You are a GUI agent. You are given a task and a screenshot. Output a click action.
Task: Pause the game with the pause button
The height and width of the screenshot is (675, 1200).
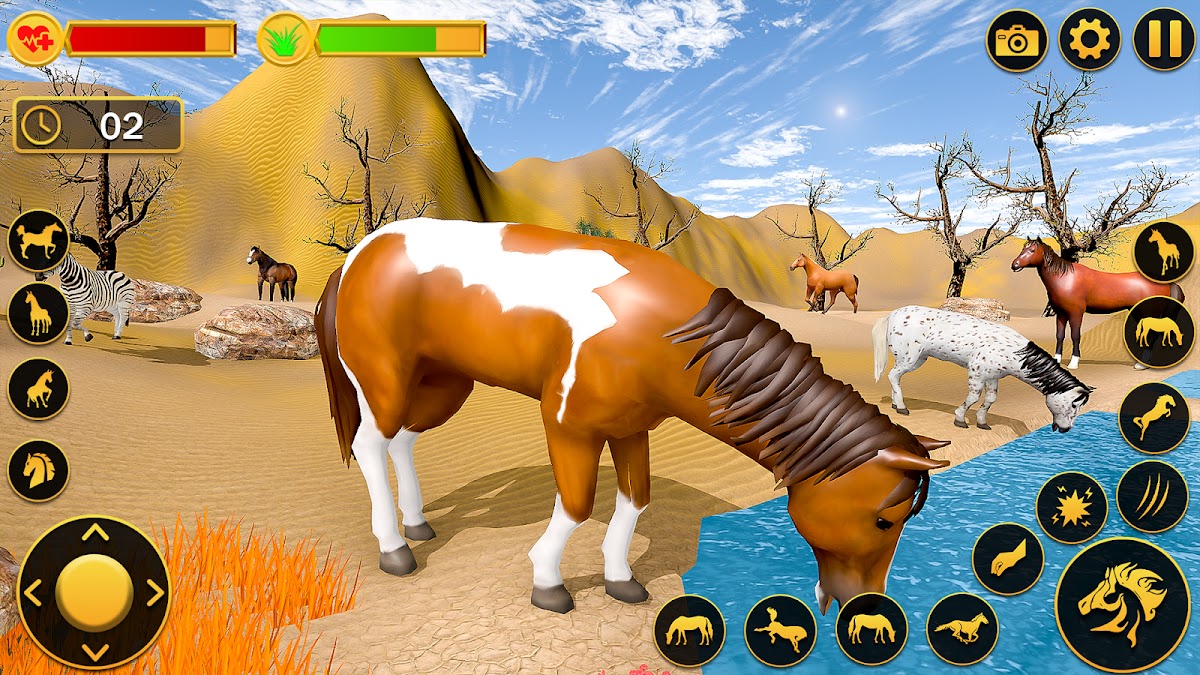coord(1163,40)
